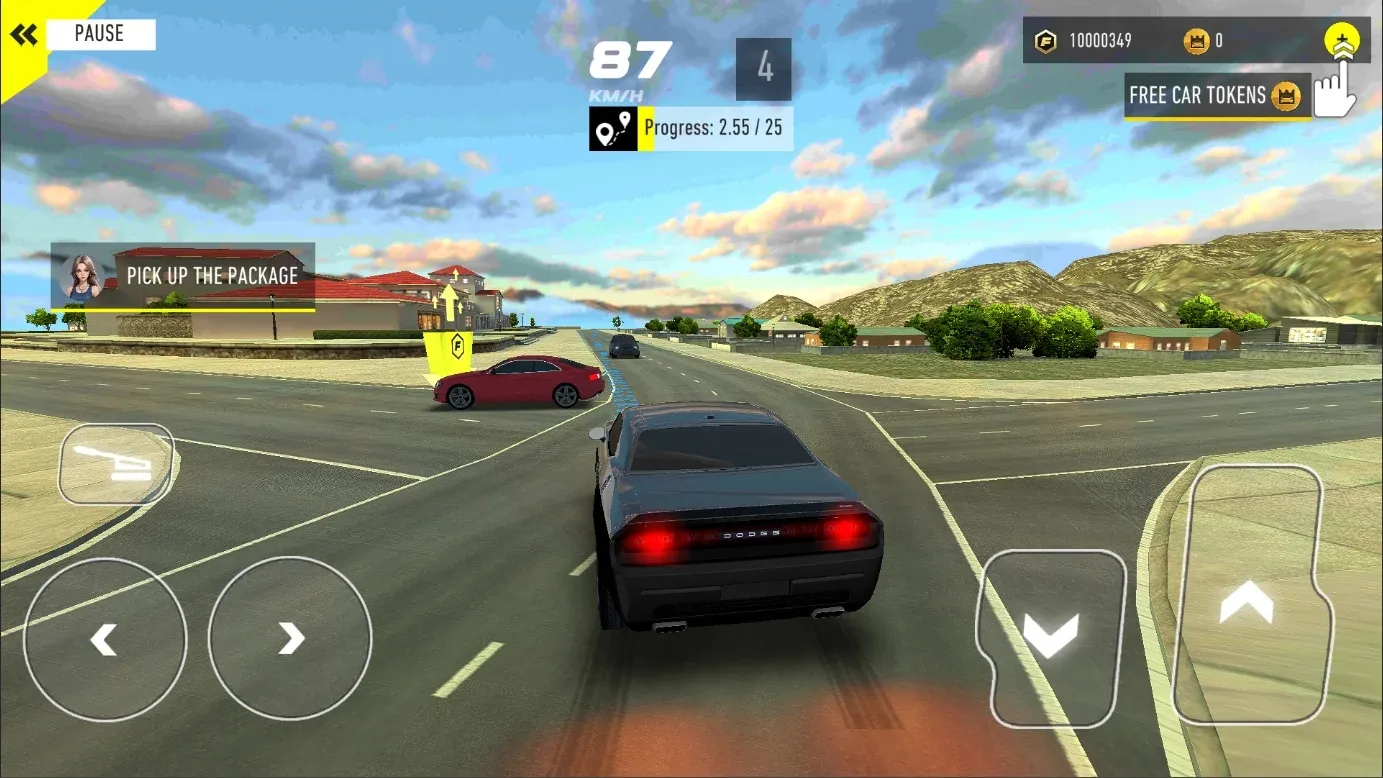Tap the yellow plus button to add tokens
The image size is (1383, 778).
tap(1342, 40)
